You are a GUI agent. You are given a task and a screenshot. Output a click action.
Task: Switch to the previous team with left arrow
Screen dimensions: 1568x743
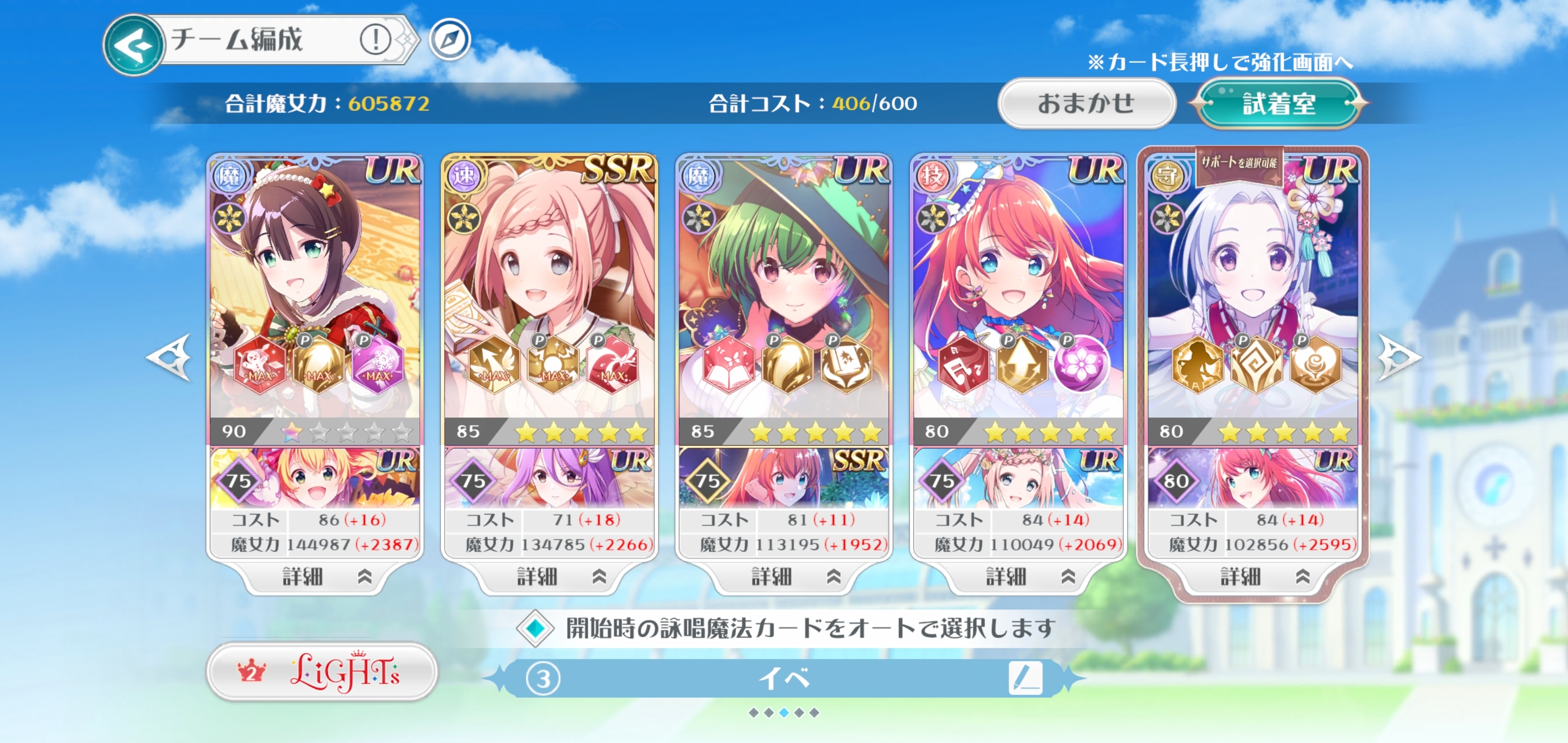pyautogui.click(x=170, y=358)
